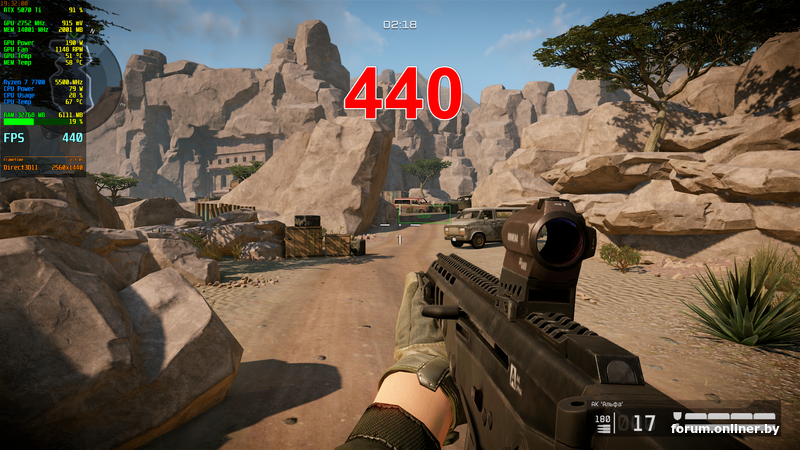Screen dimensions: 800x450
Task: Click the fire mode bullets icon
Action: [x=603, y=427]
